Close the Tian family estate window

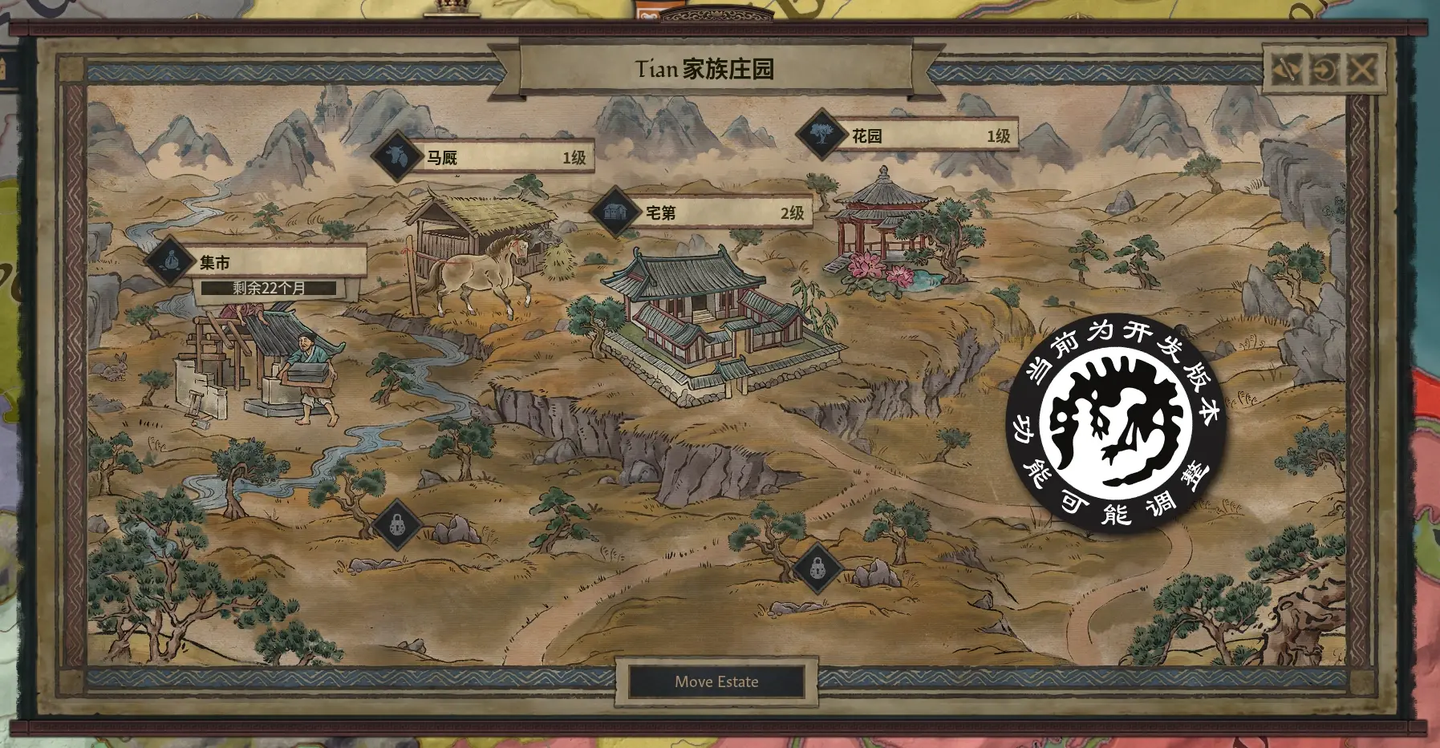1361,70
